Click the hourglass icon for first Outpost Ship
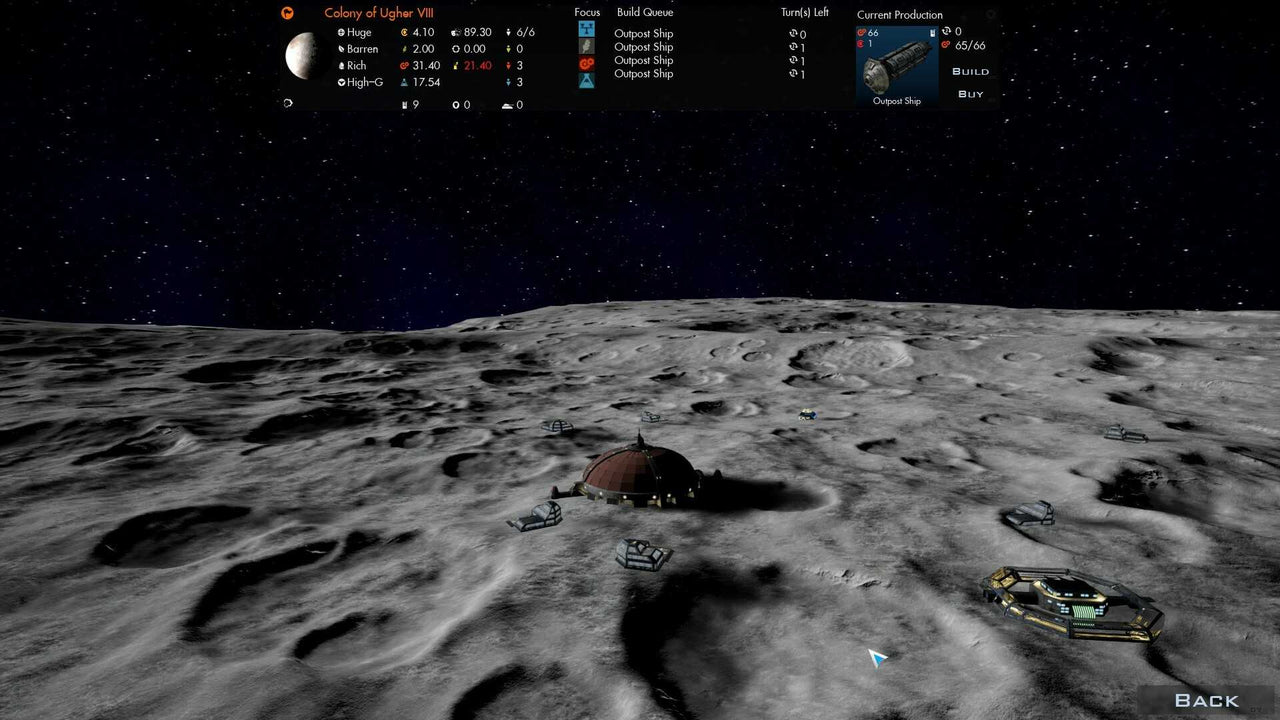 pyautogui.click(x=793, y=33)
